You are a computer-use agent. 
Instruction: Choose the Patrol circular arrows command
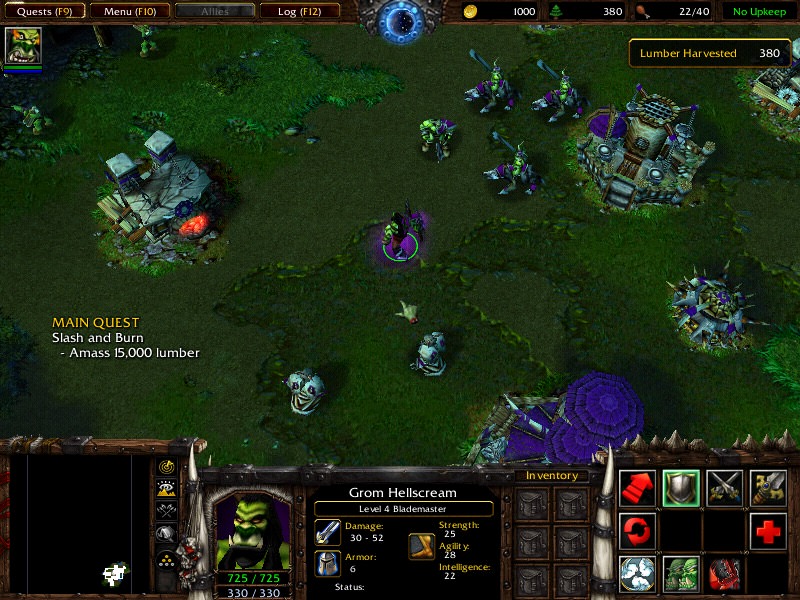638,531
